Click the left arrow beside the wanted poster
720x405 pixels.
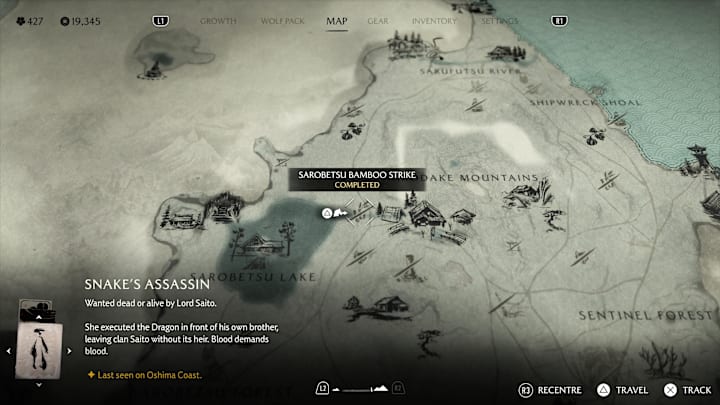(10, 351)
